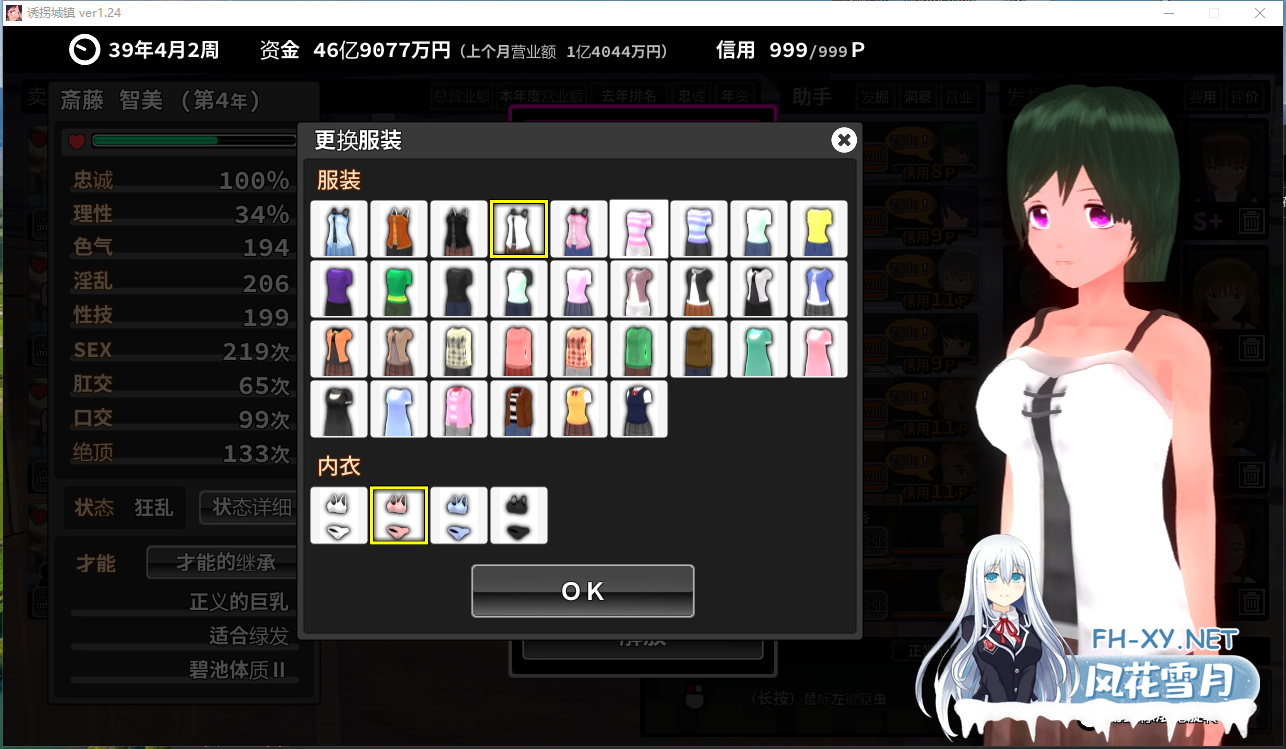Image resolution: width=1286 pixels, height=749 pixels.
Task: Choose the purple top outfit
Action: tap(339, 289)
